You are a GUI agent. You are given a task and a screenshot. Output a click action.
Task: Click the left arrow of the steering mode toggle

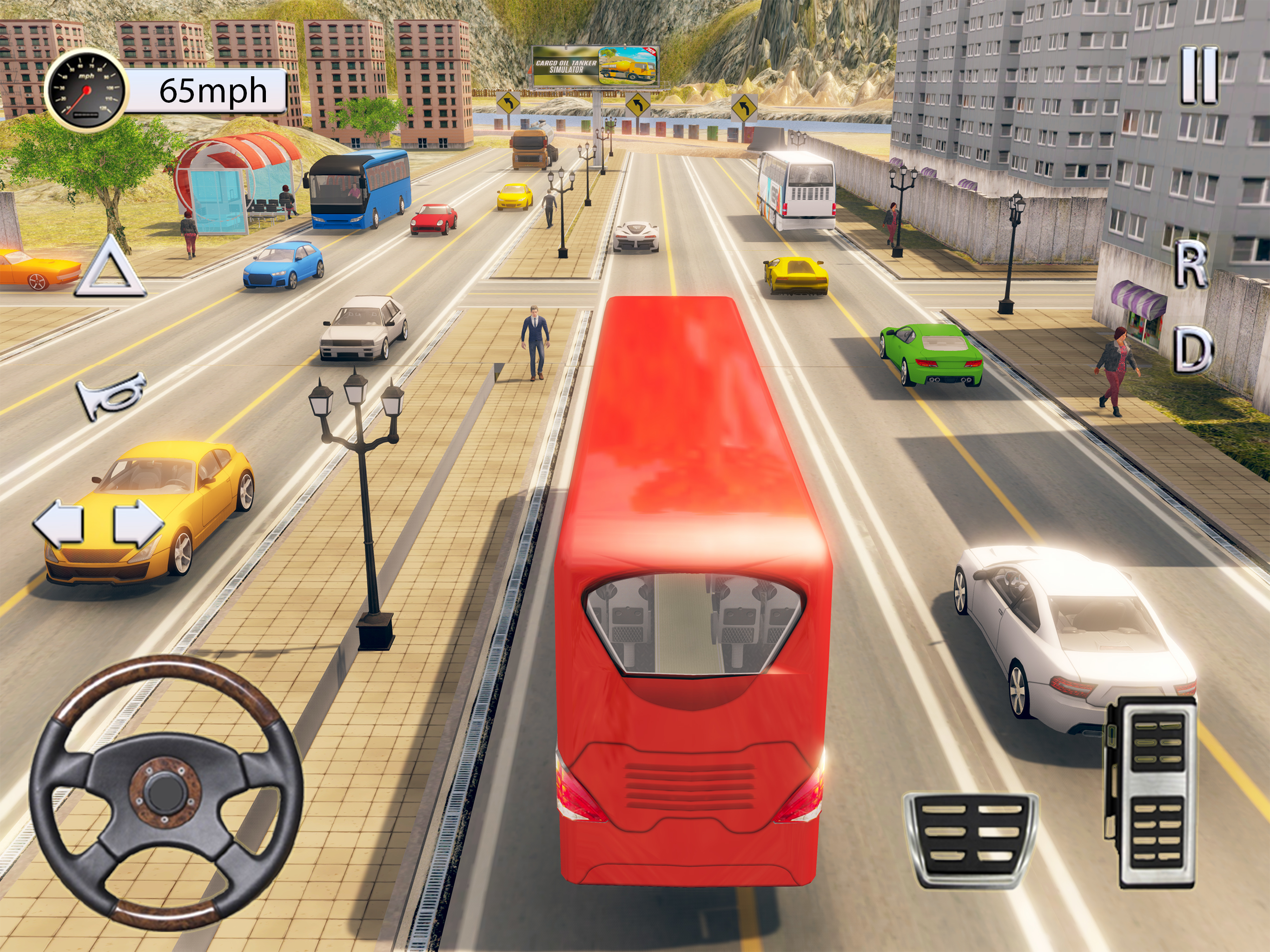click(58, 522)
